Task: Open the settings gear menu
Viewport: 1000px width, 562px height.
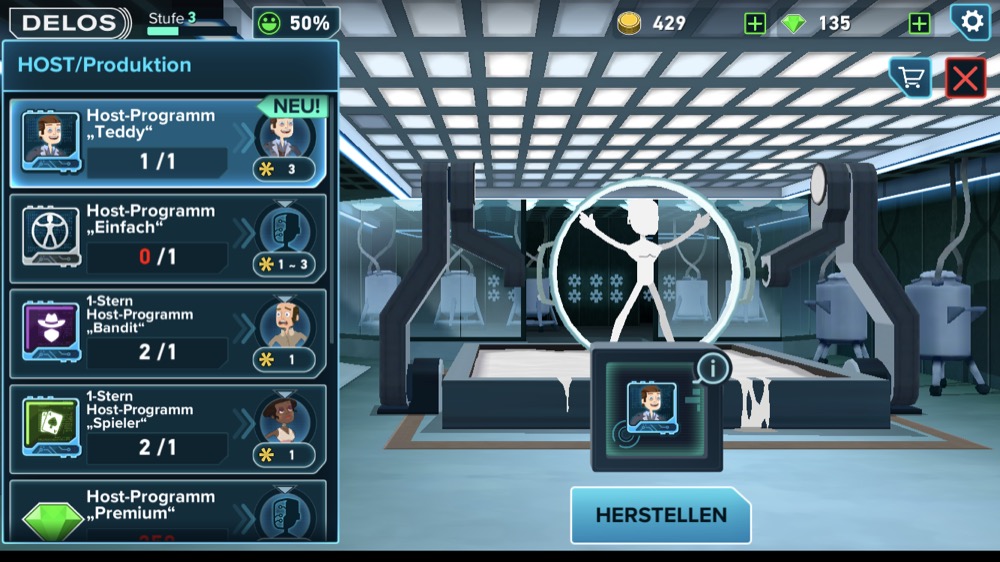Action: click(x=968, y=21)
